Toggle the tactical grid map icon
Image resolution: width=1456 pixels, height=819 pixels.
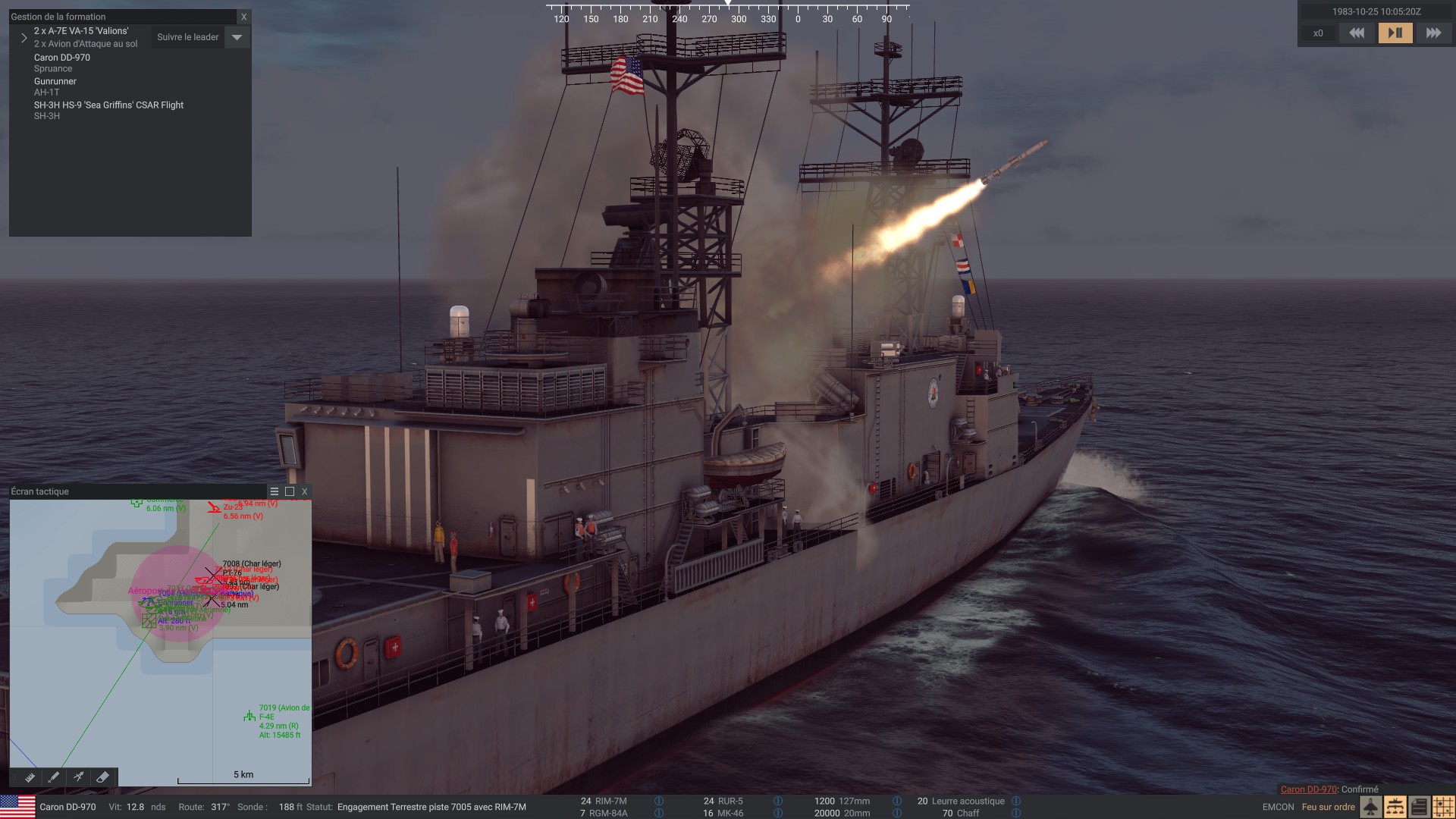coord(1443,807)
